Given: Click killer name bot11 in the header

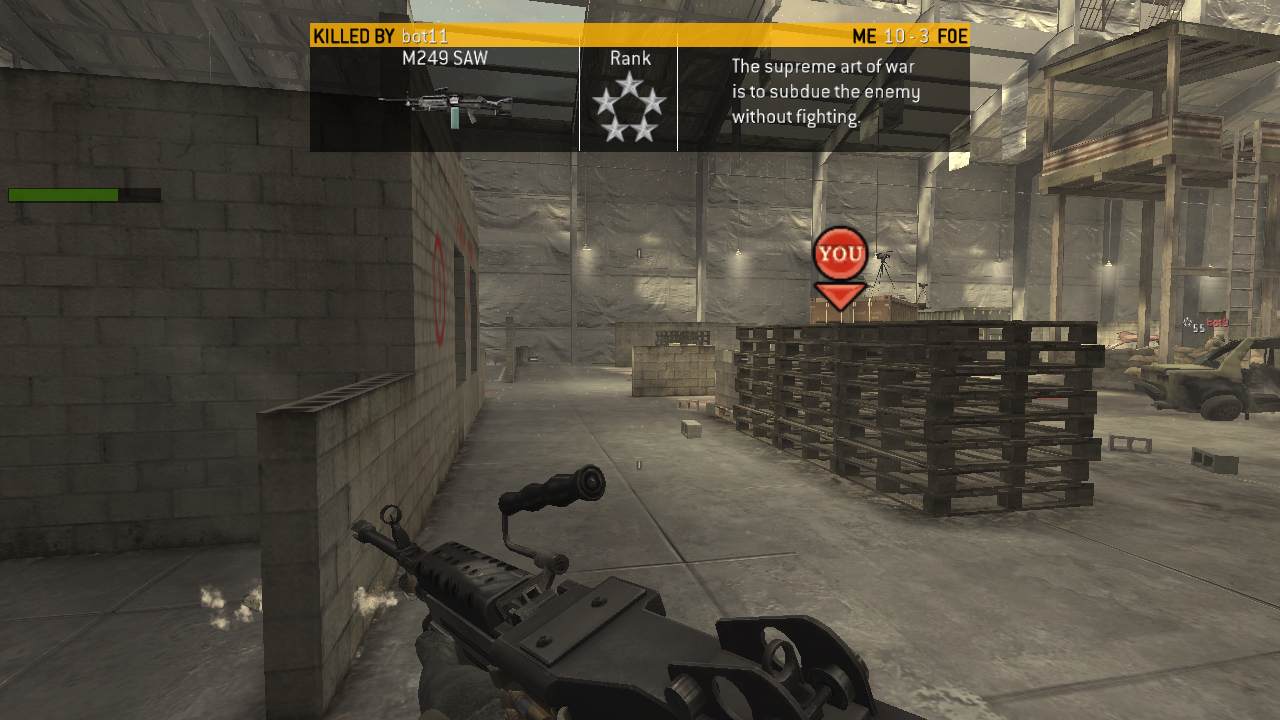Looking at the screenshot, I should 424,37.
